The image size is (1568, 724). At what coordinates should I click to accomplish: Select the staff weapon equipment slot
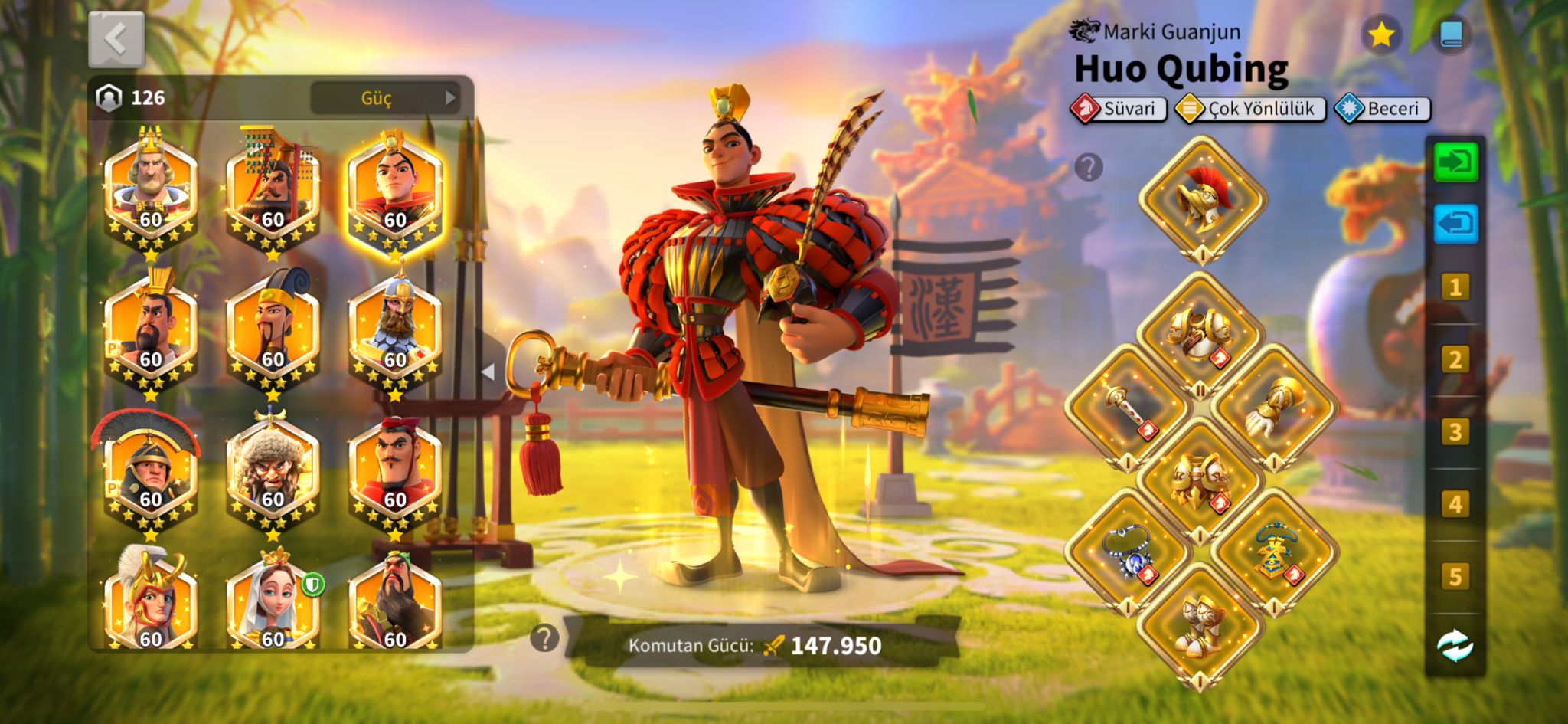tap(1129, 408)
